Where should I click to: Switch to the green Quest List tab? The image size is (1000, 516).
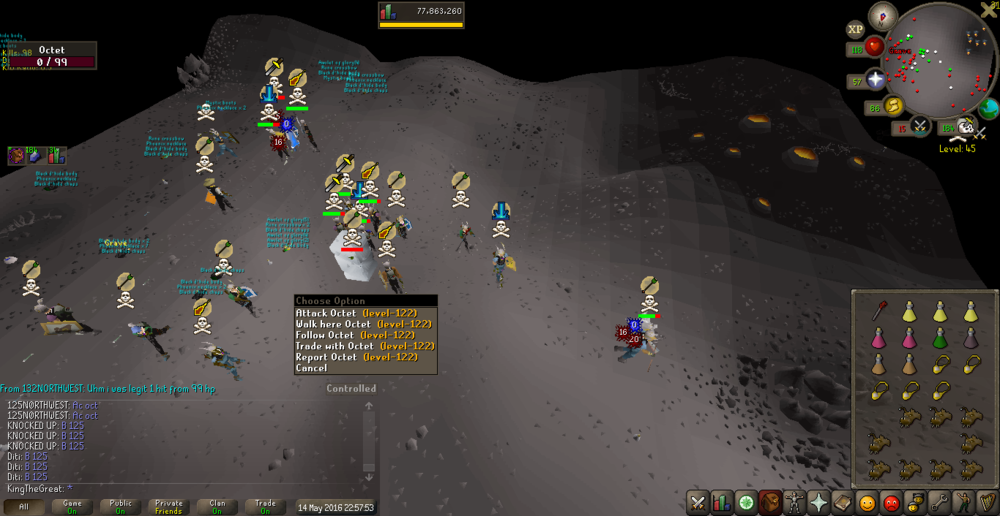pos(746,502)
